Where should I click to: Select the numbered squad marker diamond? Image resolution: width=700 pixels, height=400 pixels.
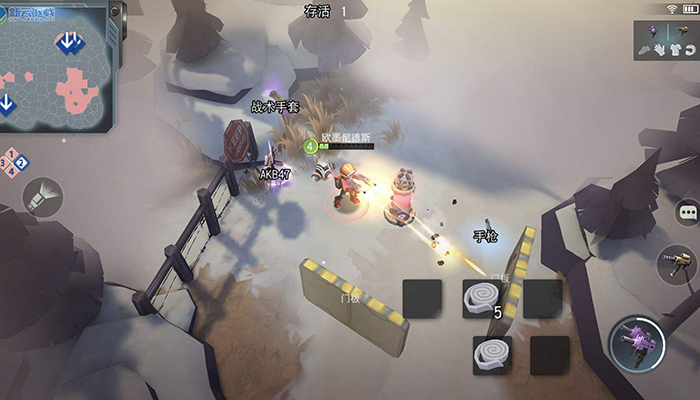(15, 163)
